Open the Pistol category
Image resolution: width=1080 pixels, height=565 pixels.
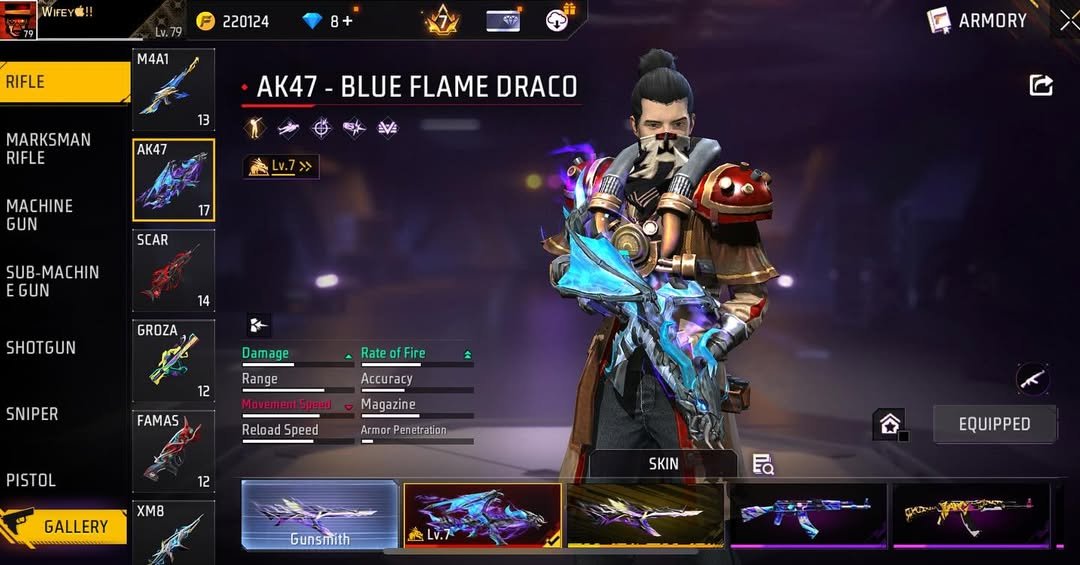(x=60, y=479)
